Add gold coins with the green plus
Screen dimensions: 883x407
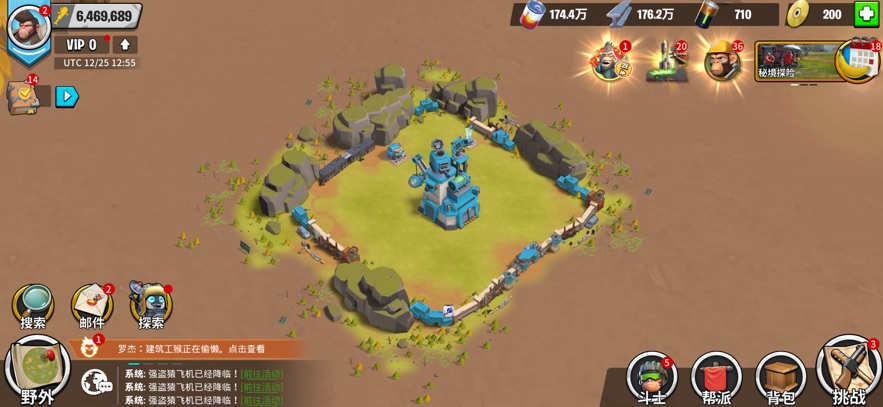pyautogui.click(x=866, y=14)
